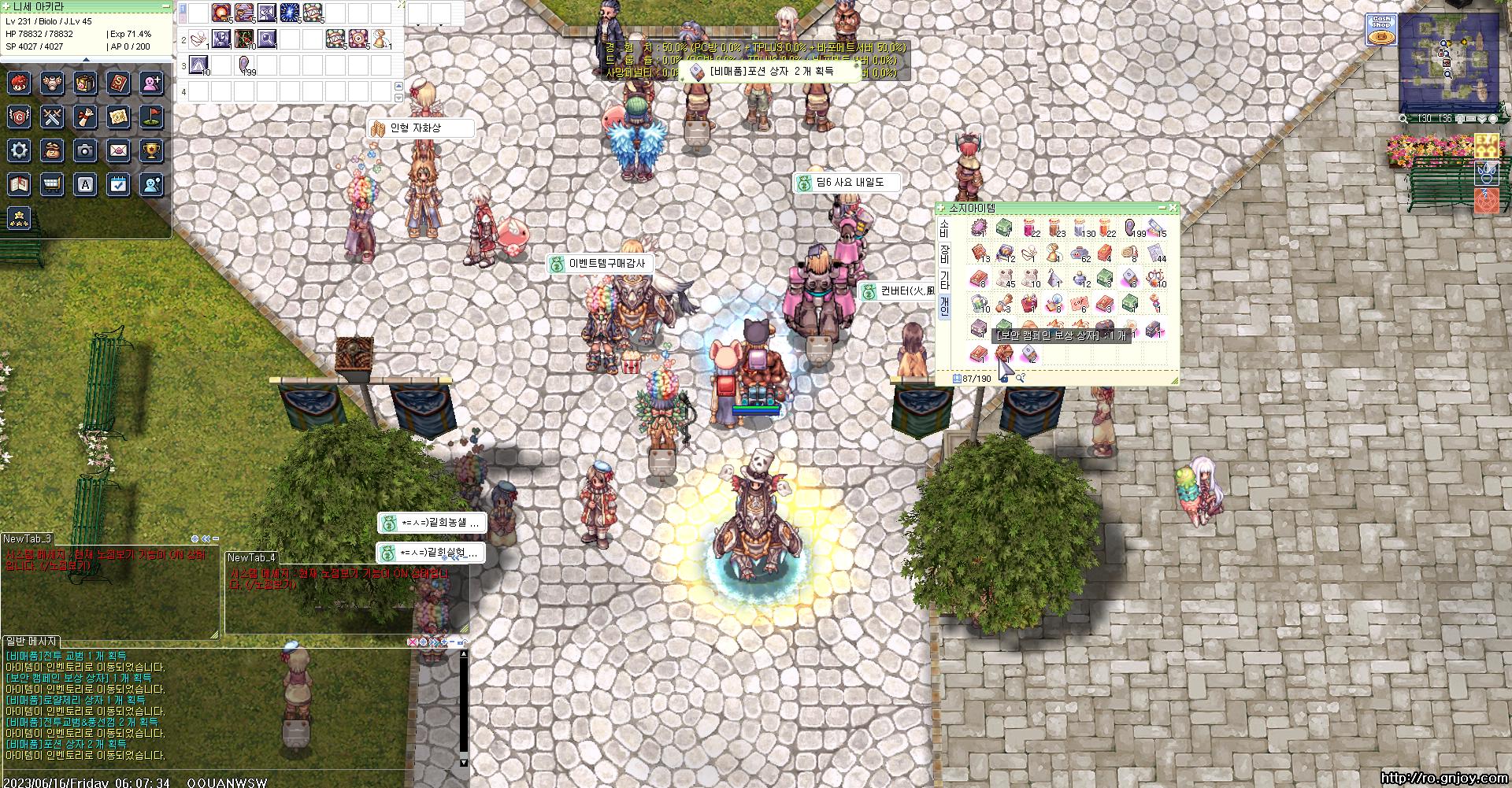Open the guild shield icon
This screenshot has height=788, width=1512.
click(20, 117)
